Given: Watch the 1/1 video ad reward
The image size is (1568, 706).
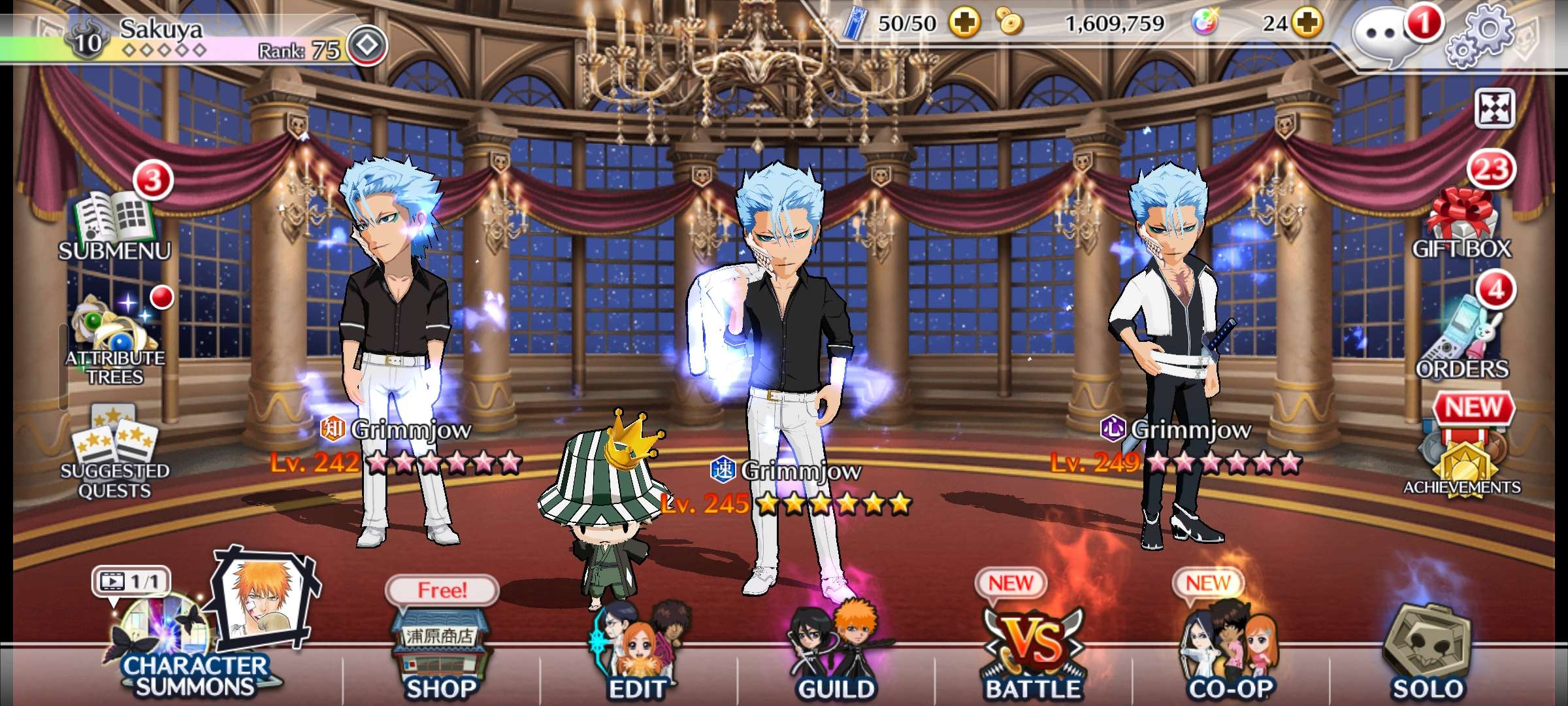Looking at the screenshot, I should [x=131, y=581].
